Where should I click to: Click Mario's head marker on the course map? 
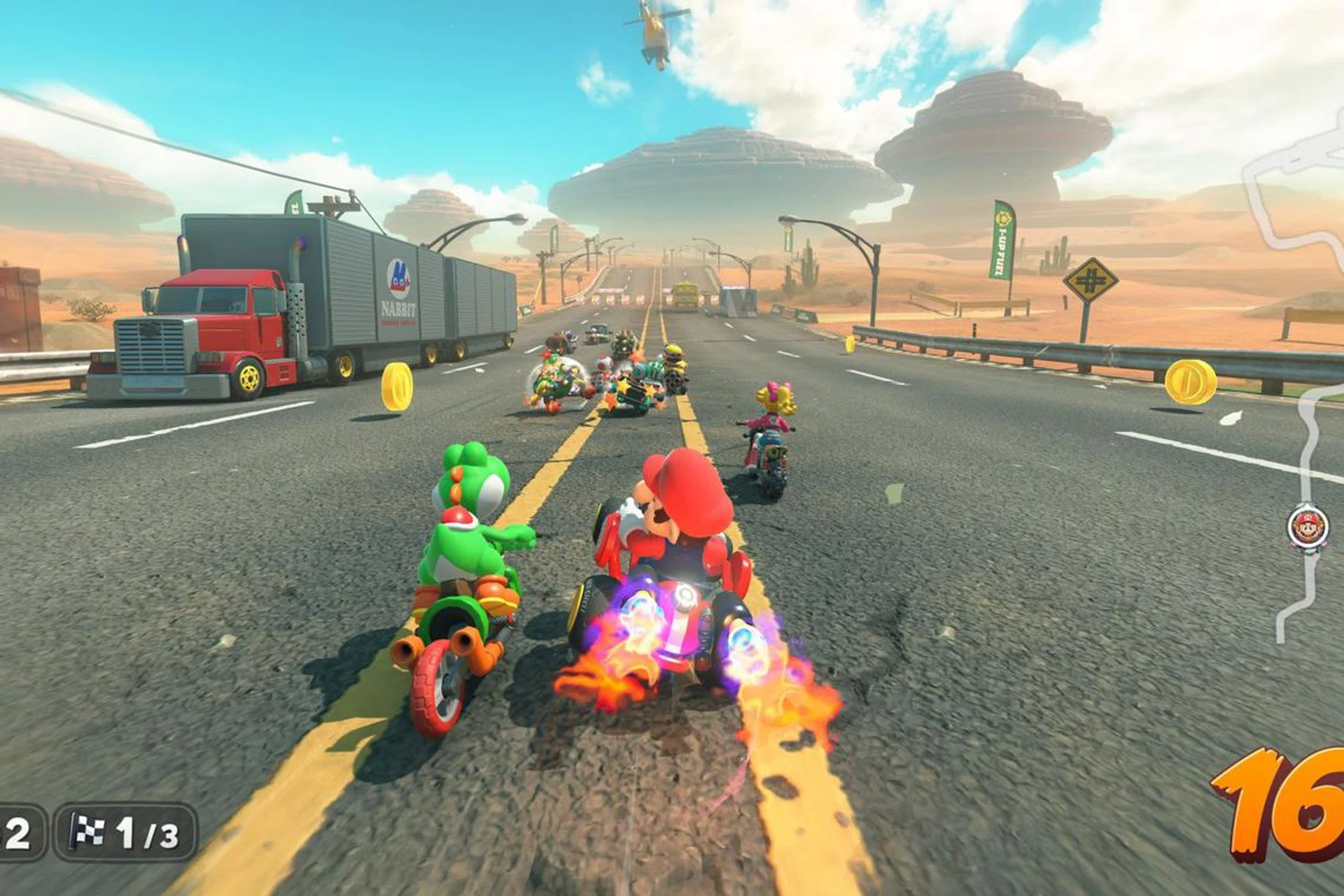click(1308, 526)
